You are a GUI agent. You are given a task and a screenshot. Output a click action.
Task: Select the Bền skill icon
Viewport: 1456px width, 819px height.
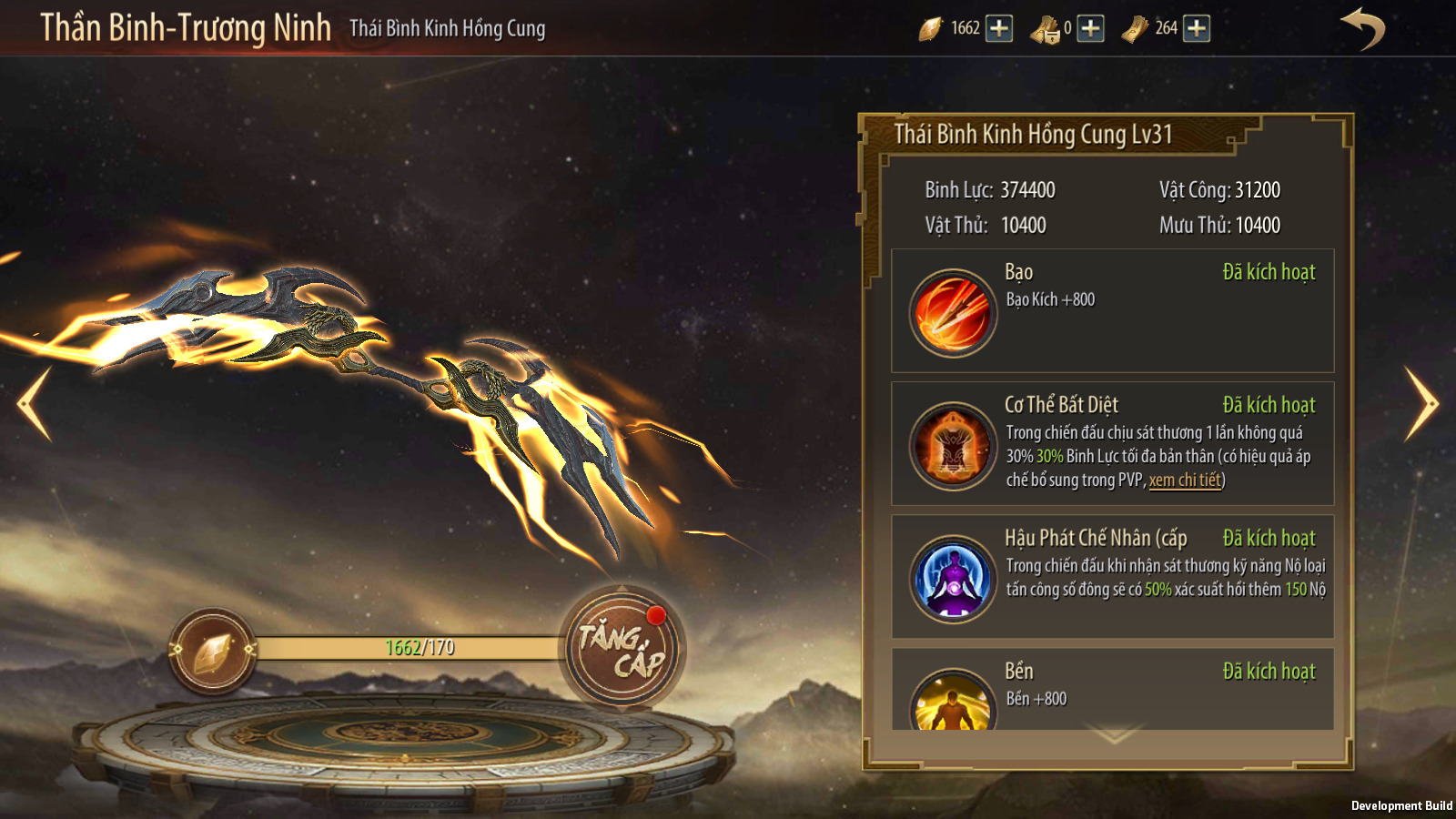point(953,703)
